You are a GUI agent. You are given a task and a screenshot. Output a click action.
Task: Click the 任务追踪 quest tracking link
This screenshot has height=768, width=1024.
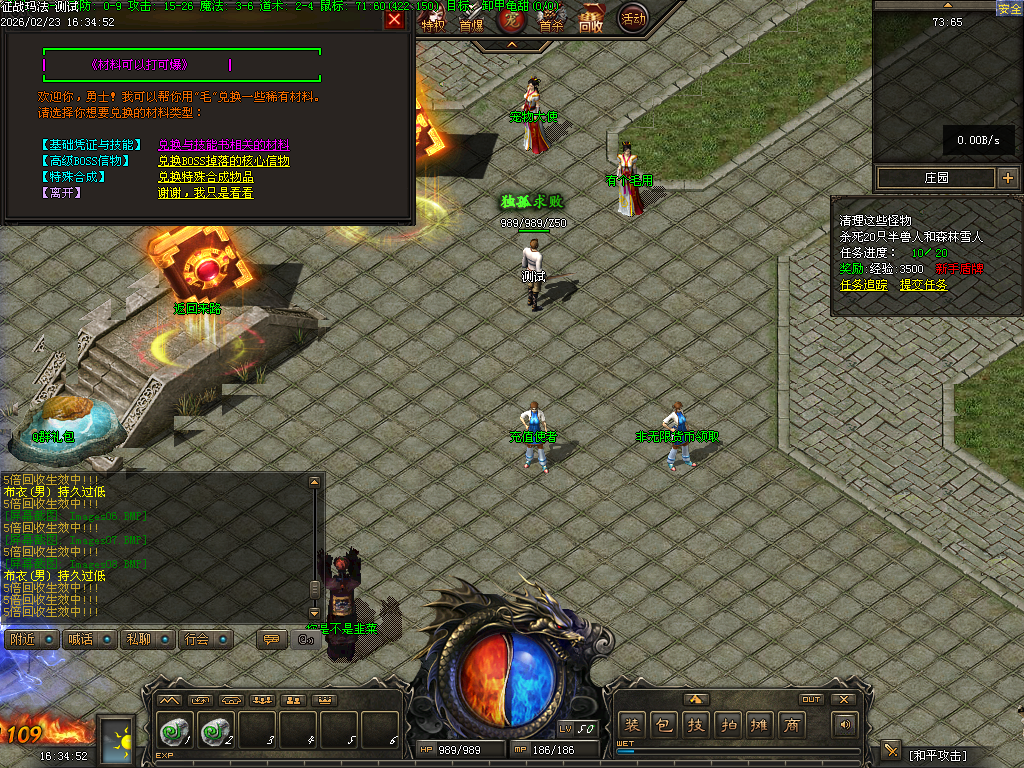point(864,285)
